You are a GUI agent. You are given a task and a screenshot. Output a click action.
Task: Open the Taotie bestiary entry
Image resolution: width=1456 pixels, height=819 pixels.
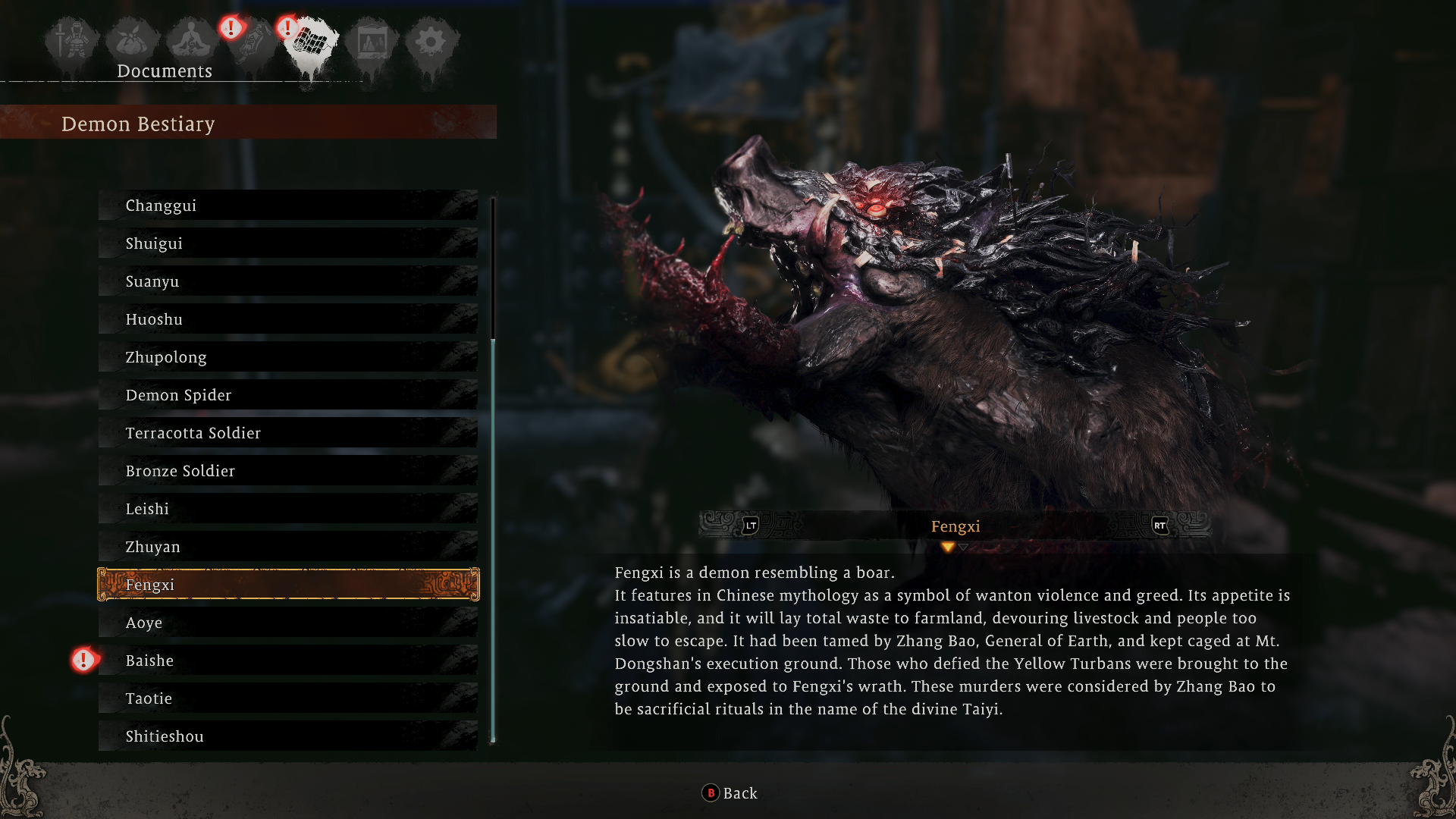point(288,698)
